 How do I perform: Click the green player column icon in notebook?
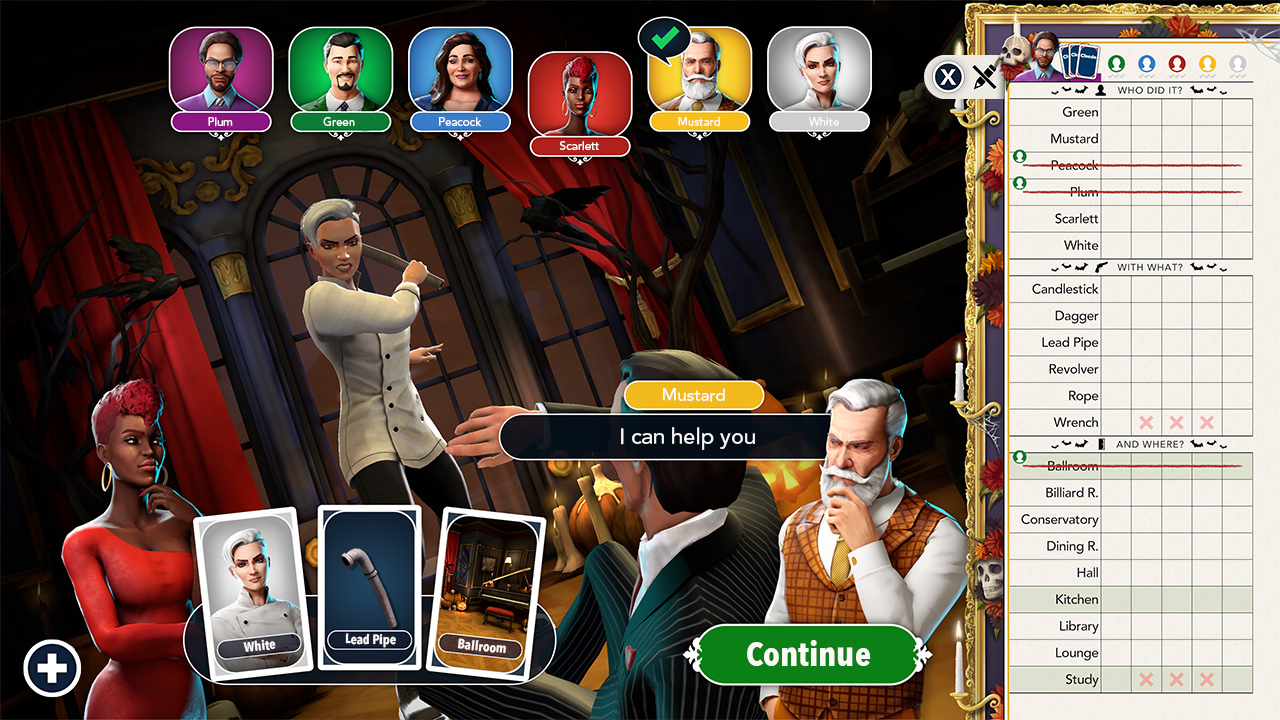(x=1117, y=64)
